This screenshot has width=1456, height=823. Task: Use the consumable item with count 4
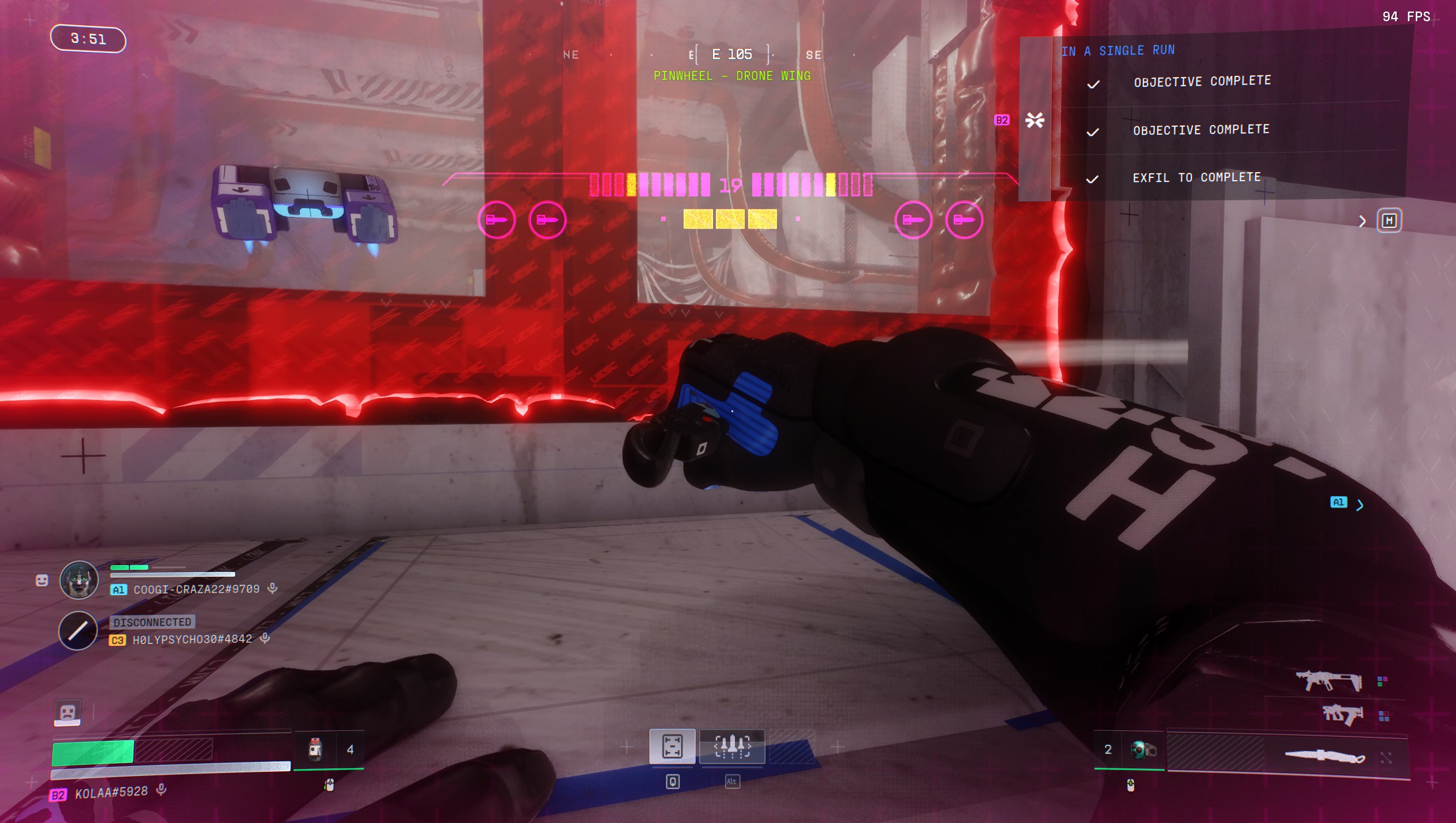[x=315, y=749]
